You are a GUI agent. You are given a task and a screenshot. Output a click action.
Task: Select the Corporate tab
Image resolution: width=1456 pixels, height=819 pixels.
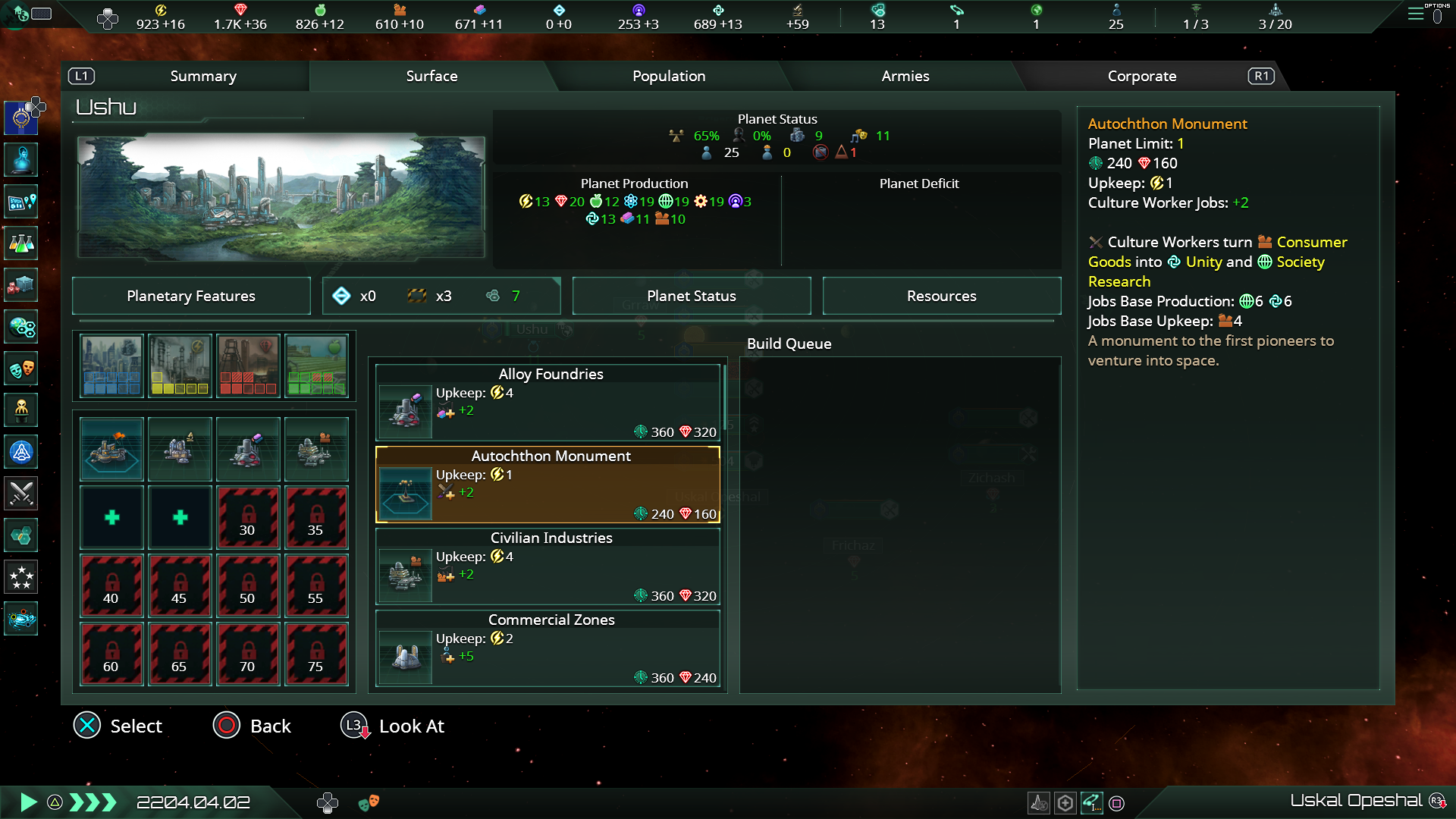point(1141,76)
